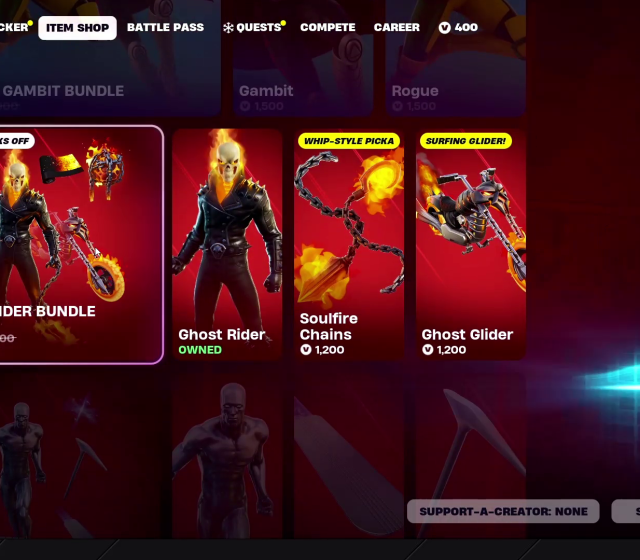The height and width of the screenshot is (560, 640).
Task: Choose the Ghost Glider item
Action: (x=470, y=245)
